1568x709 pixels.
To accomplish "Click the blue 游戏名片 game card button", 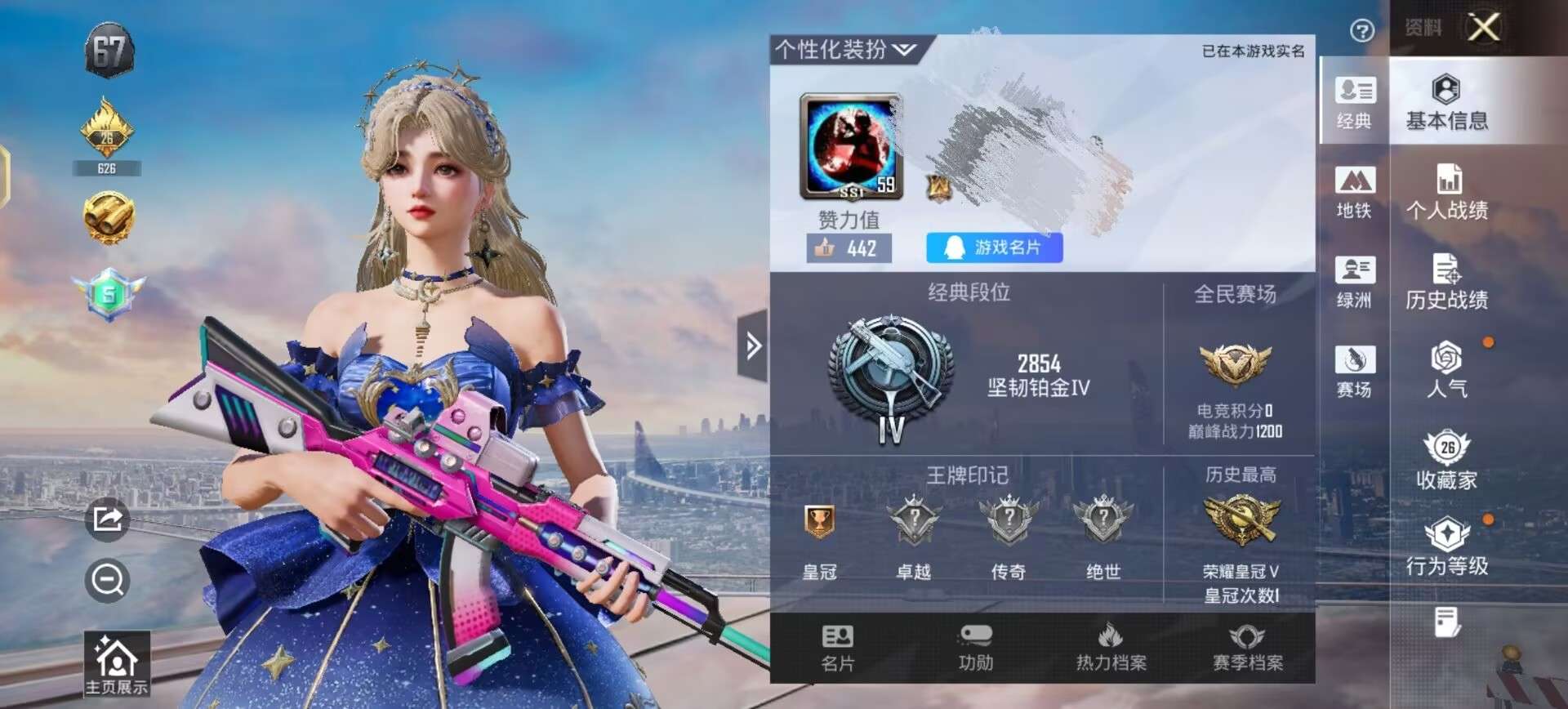I will tap(994, 247).
